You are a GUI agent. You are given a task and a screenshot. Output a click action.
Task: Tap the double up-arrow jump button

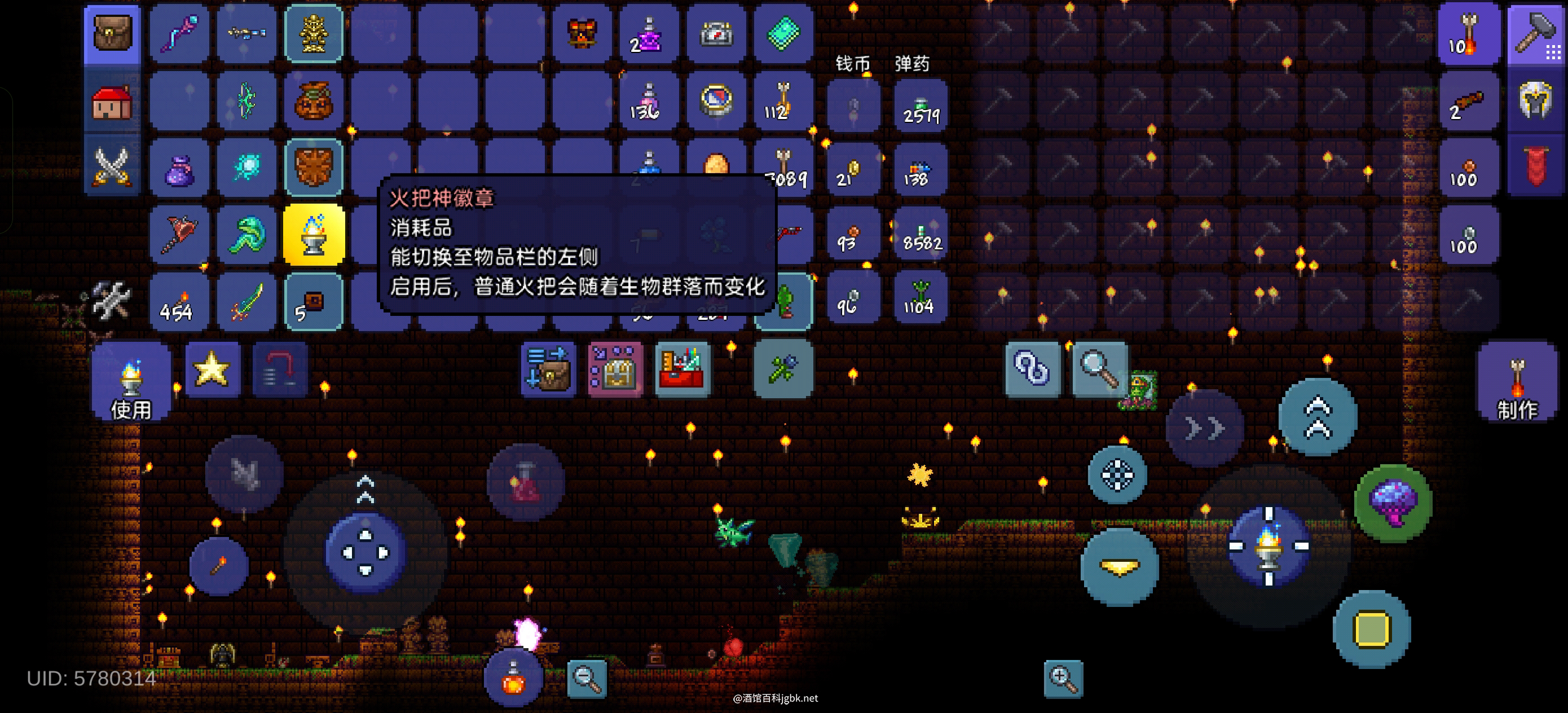[1318, 417]
